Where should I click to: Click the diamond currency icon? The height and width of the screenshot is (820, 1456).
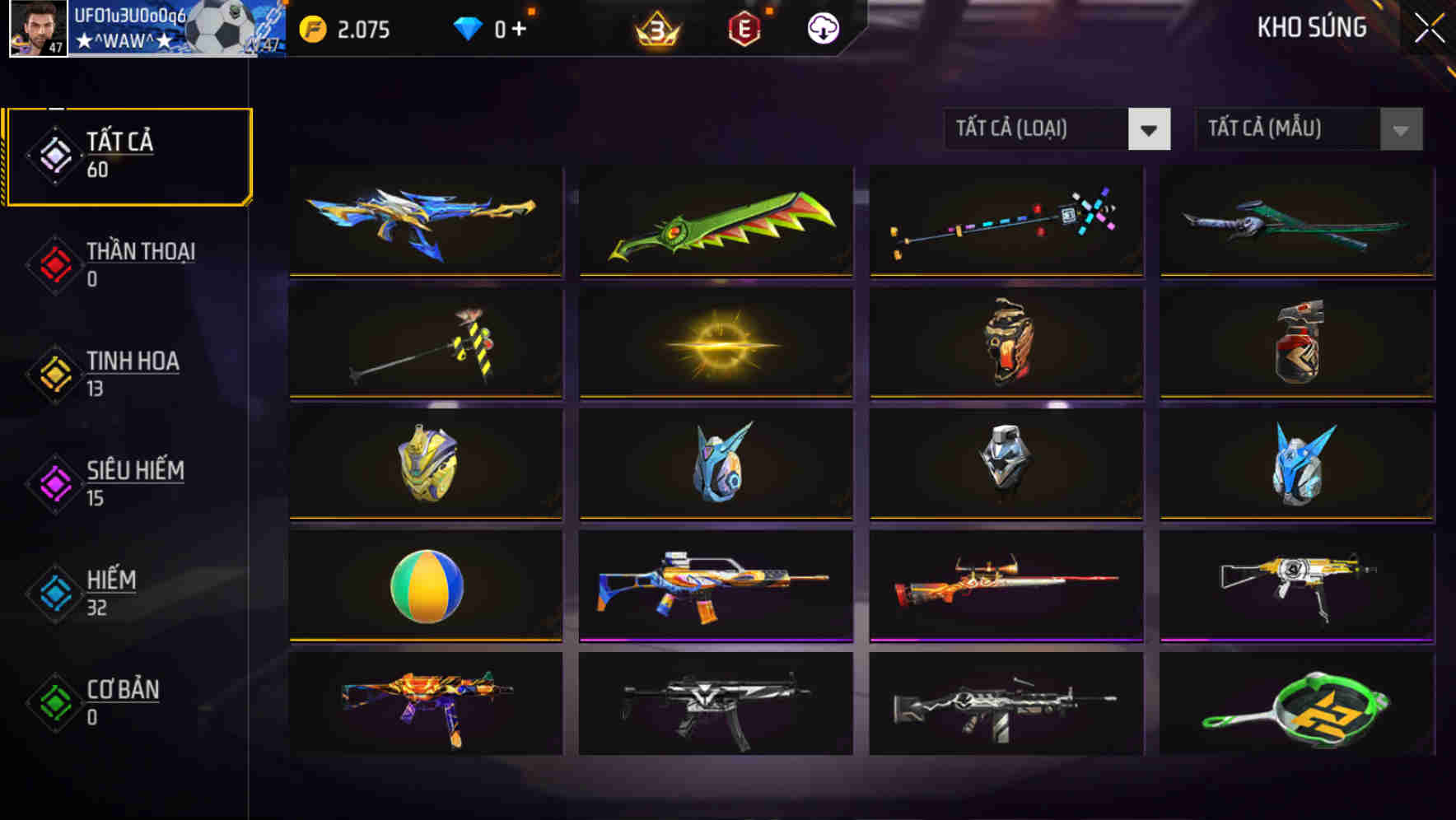(x=468, y=28)
